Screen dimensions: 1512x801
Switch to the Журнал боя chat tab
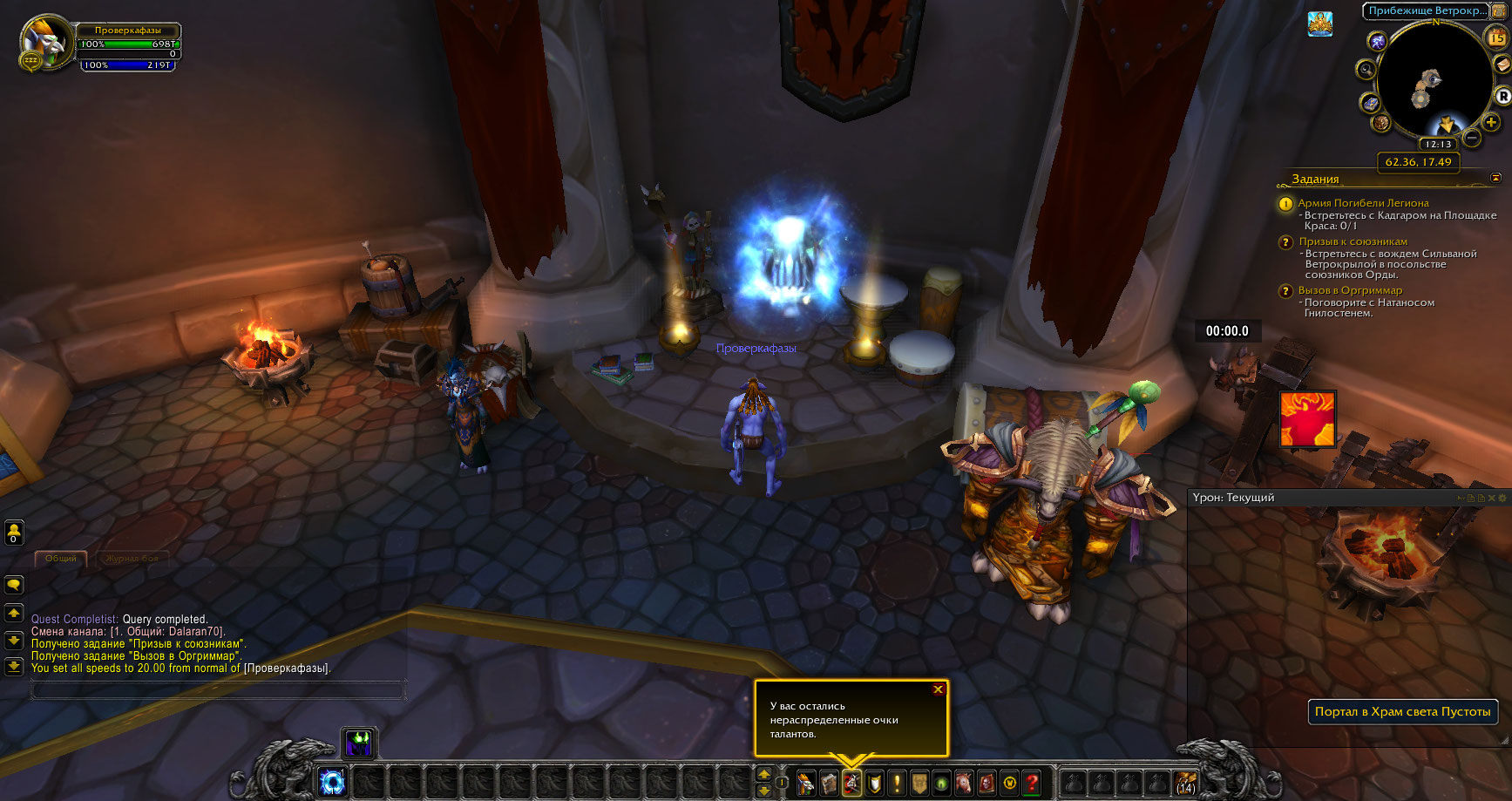(132, 558)
